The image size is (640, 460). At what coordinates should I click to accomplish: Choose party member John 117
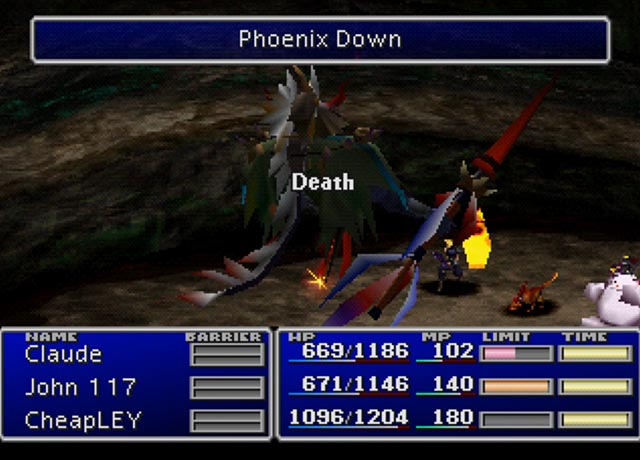[80, 387]
